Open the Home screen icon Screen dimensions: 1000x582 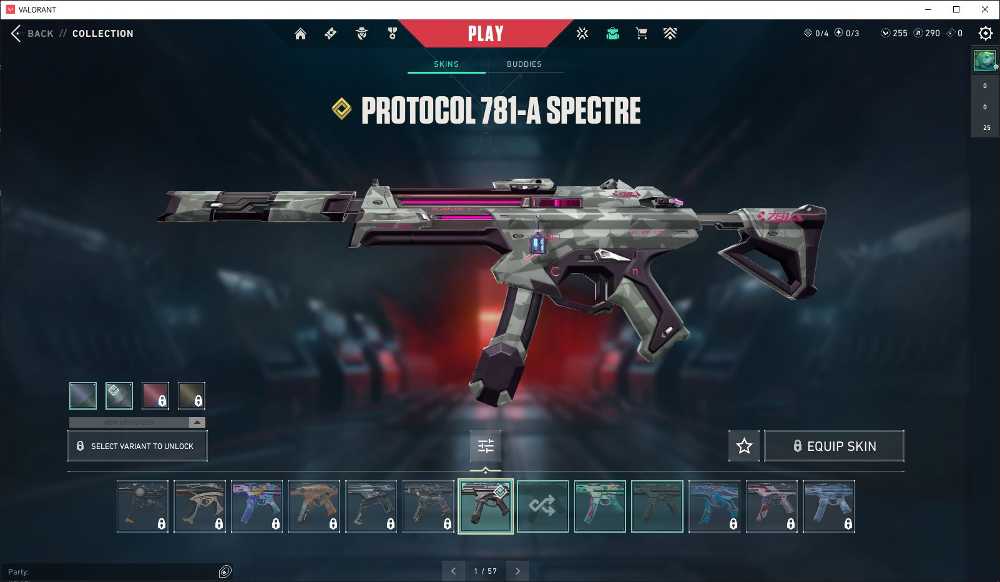(300, 34)
